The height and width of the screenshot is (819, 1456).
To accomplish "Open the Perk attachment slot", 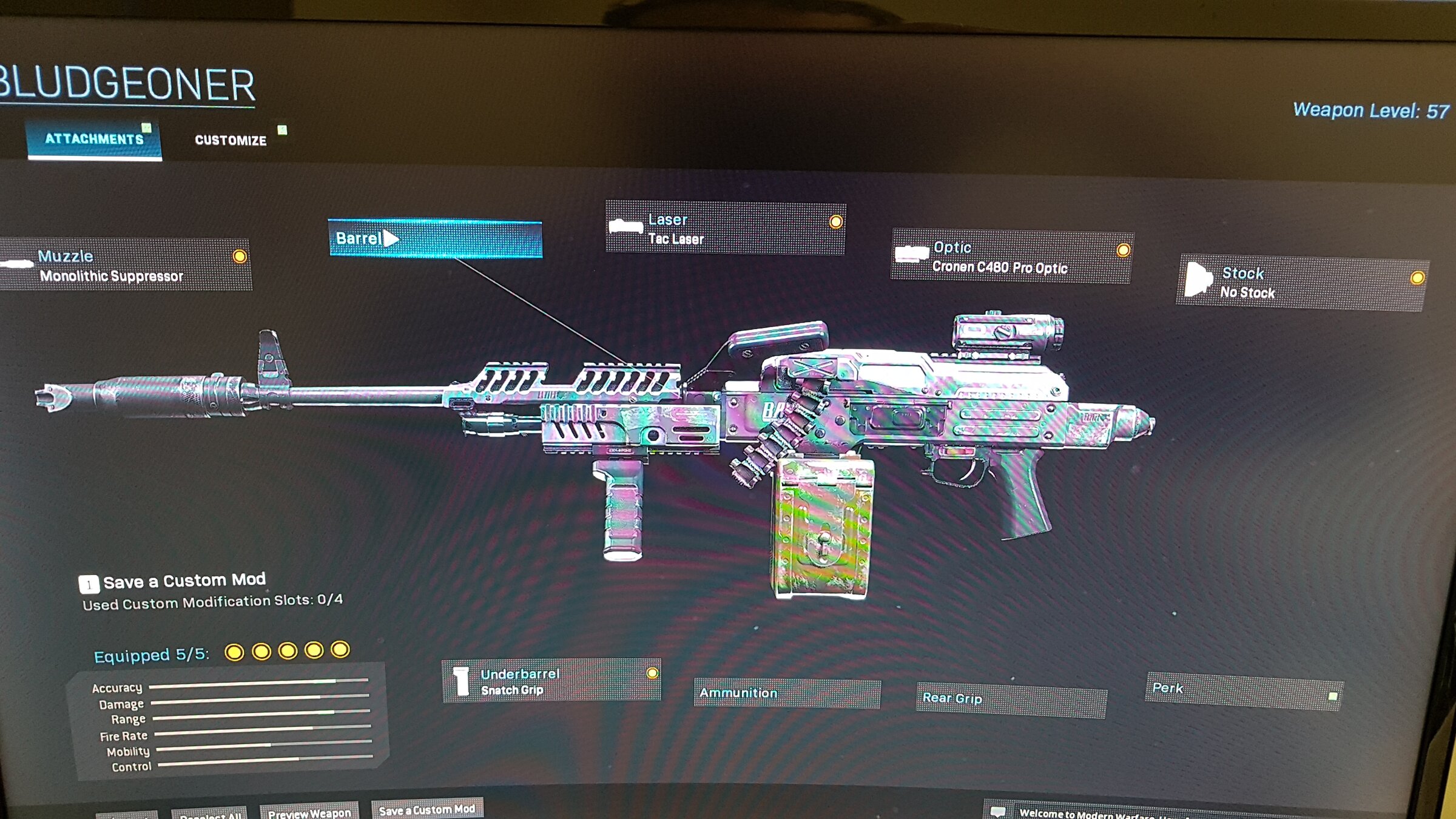I will (x=1244, y=691).
